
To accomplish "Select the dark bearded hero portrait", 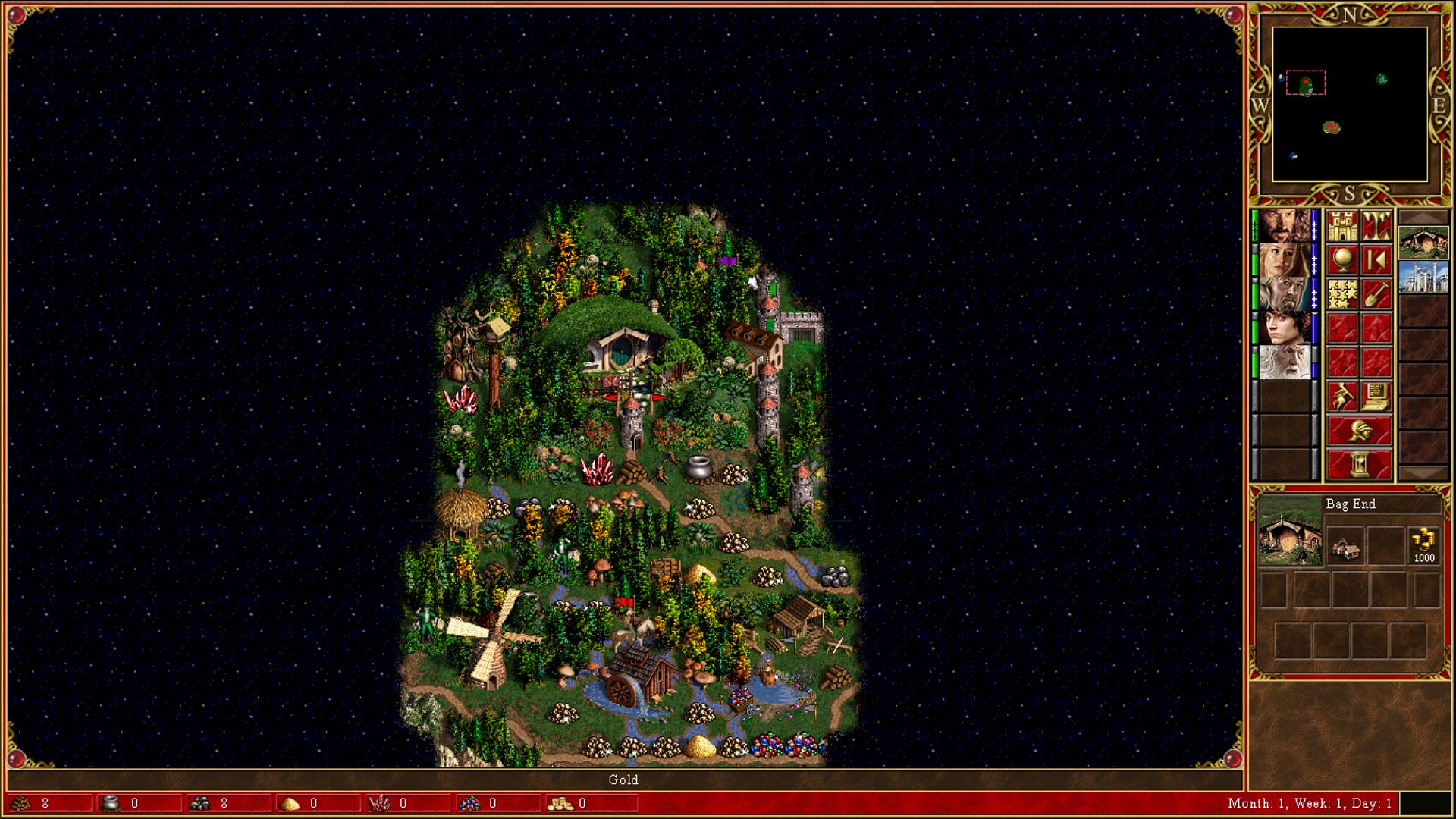I will [1284, 226].
